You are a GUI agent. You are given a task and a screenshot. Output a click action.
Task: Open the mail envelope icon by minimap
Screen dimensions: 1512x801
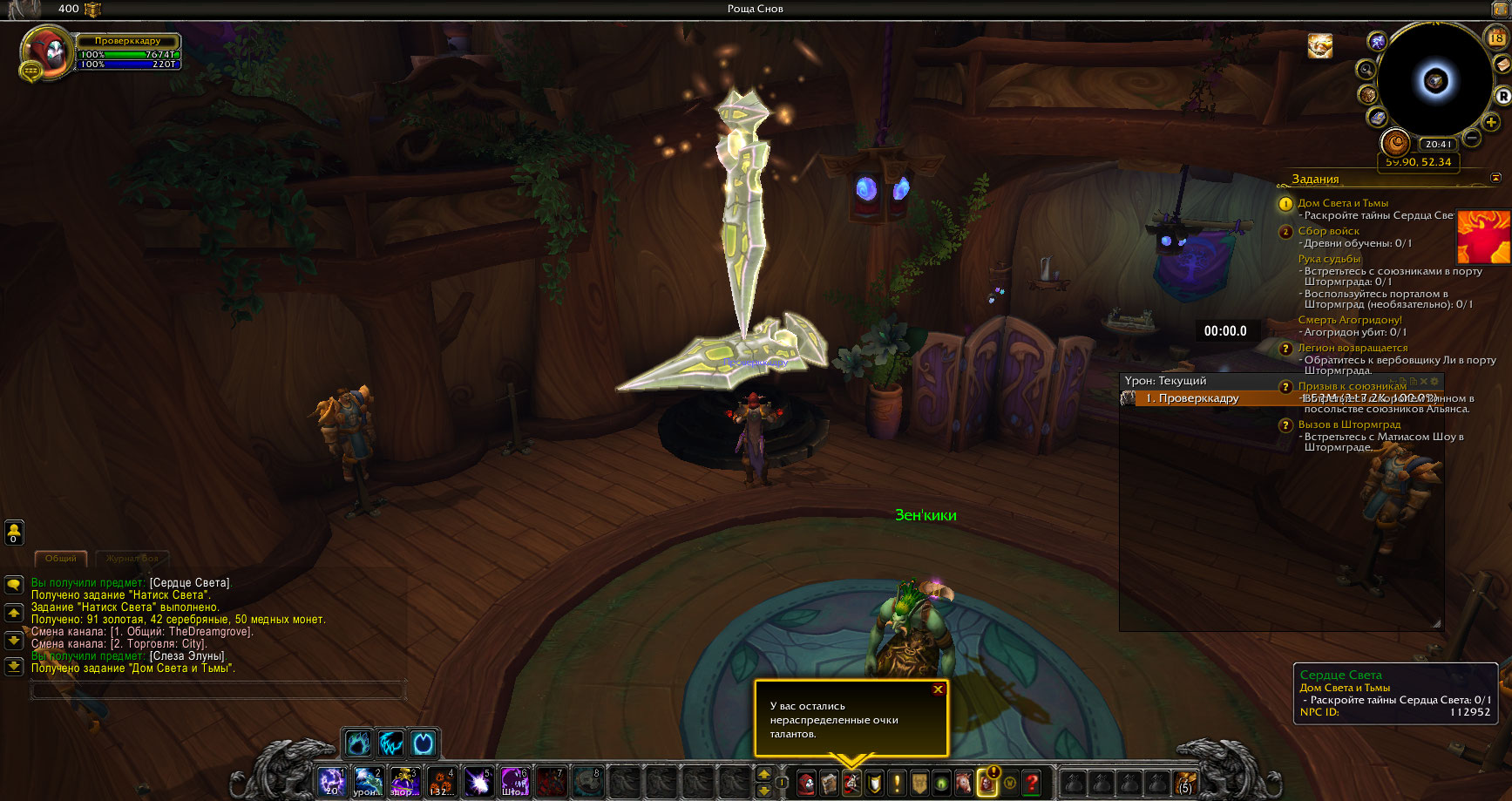pos(1502,65)
